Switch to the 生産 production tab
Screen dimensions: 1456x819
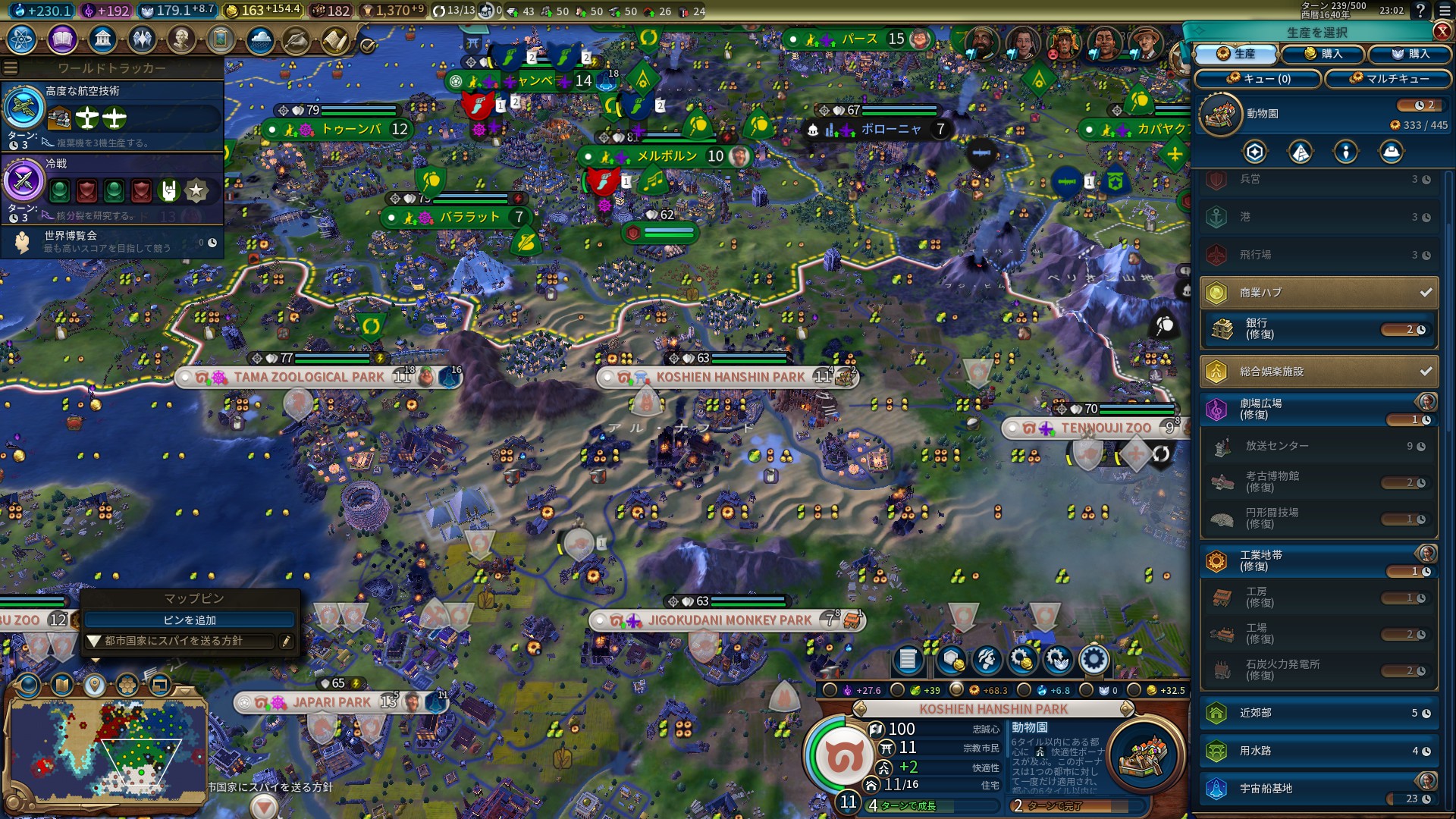(x=1237, y=54)
